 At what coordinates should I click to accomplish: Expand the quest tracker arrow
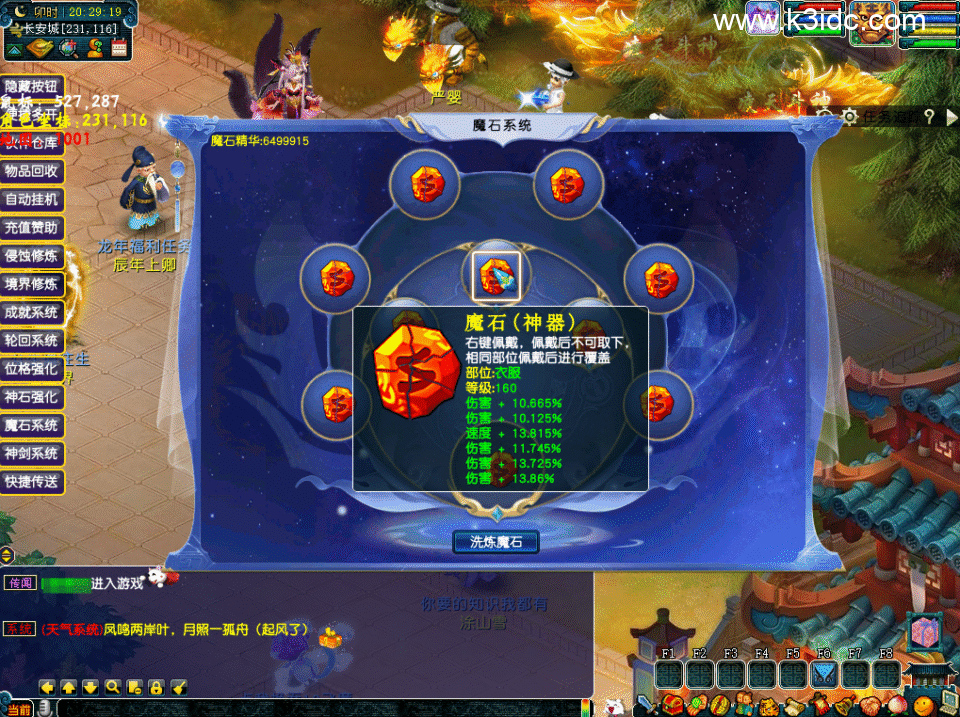pos(949,118)
